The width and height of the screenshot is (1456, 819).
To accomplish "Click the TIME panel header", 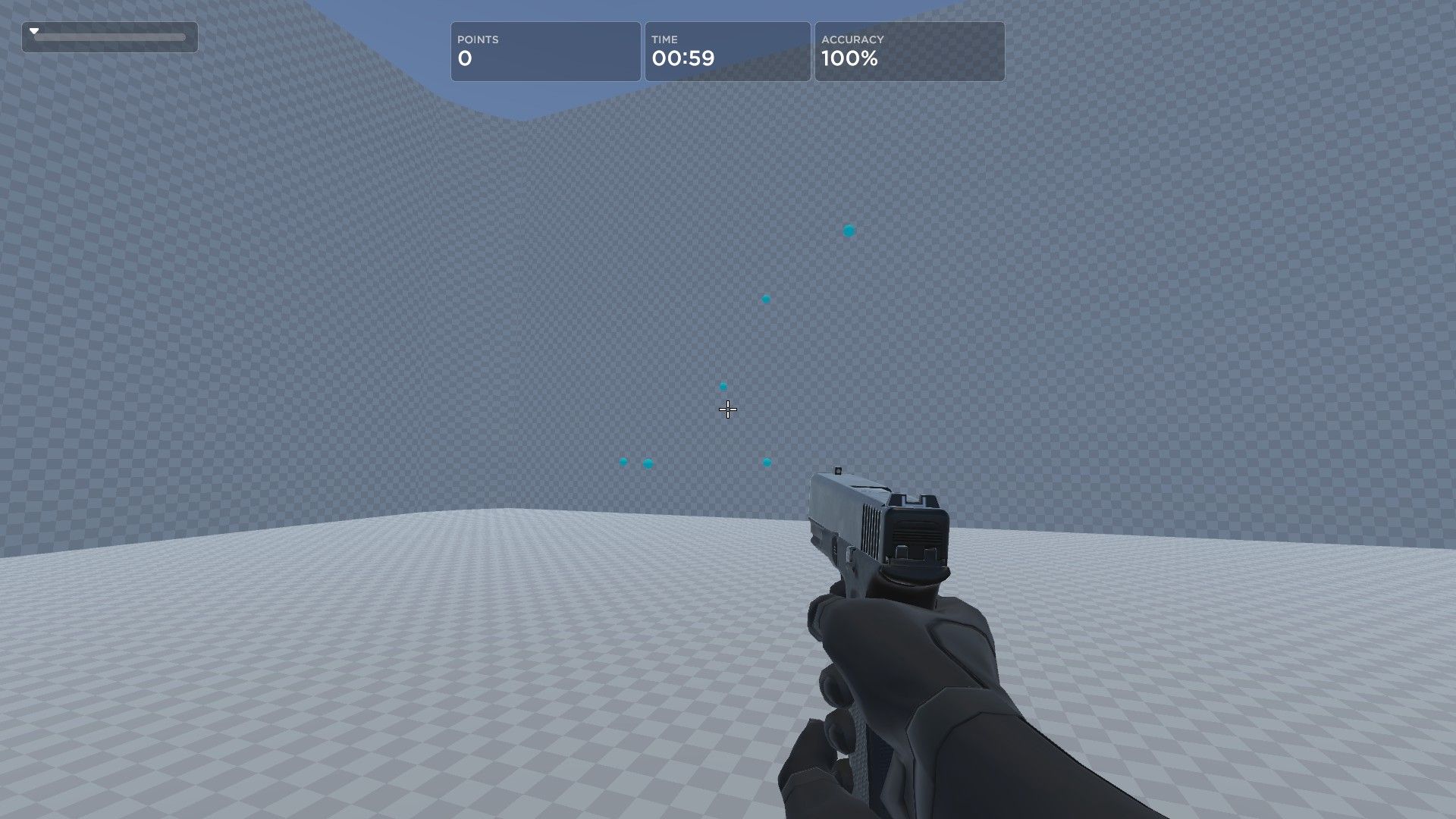I will 665,39.
